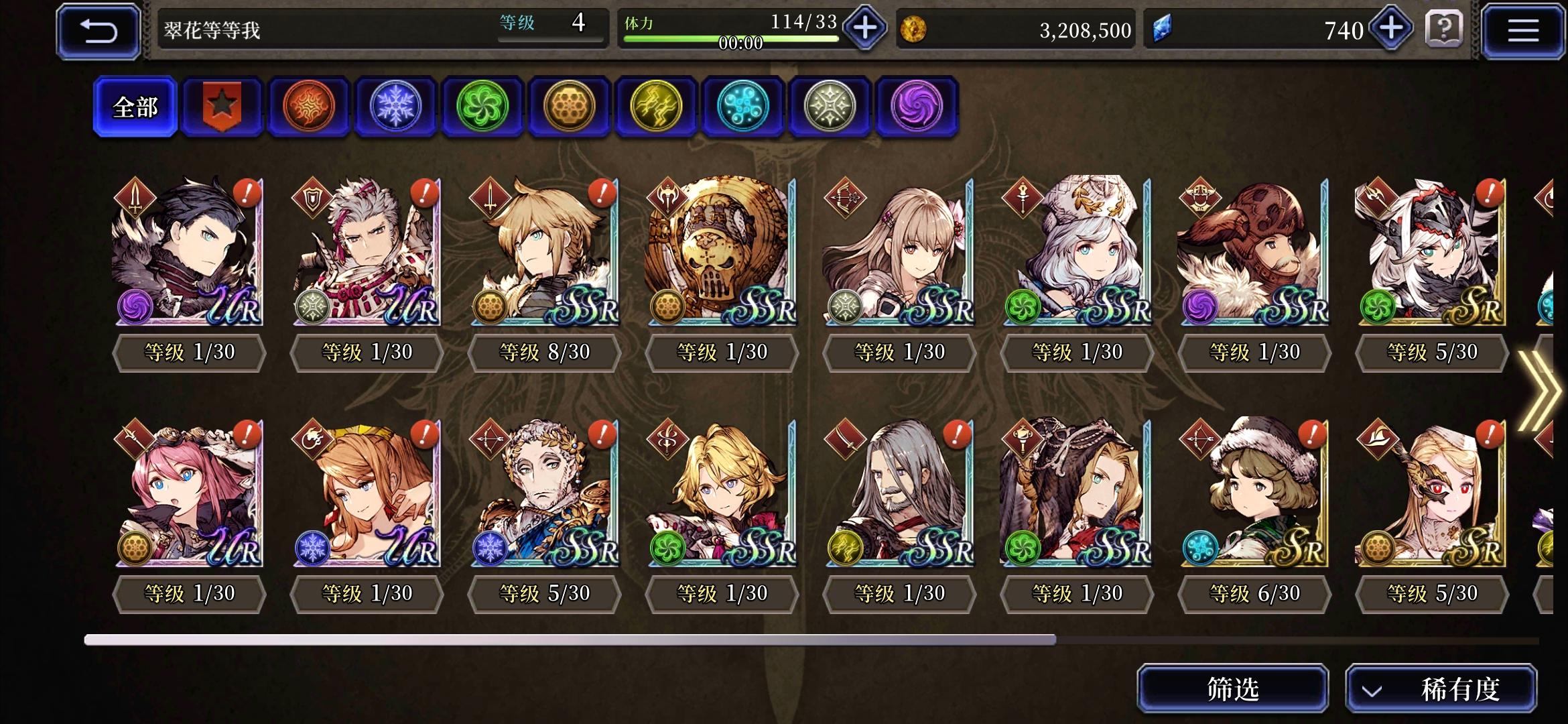Viewport: 1568px width, 724px height.
Task: Select the dark element filter icon
Action: coord(915,107)
